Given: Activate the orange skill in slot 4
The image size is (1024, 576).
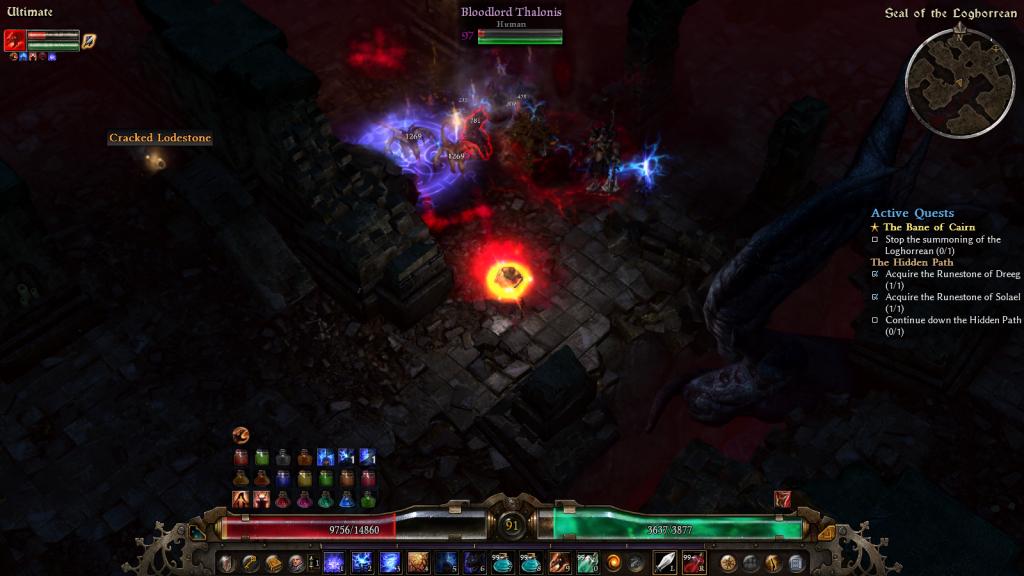Looking at the screenshot, I should pos(418,563).
